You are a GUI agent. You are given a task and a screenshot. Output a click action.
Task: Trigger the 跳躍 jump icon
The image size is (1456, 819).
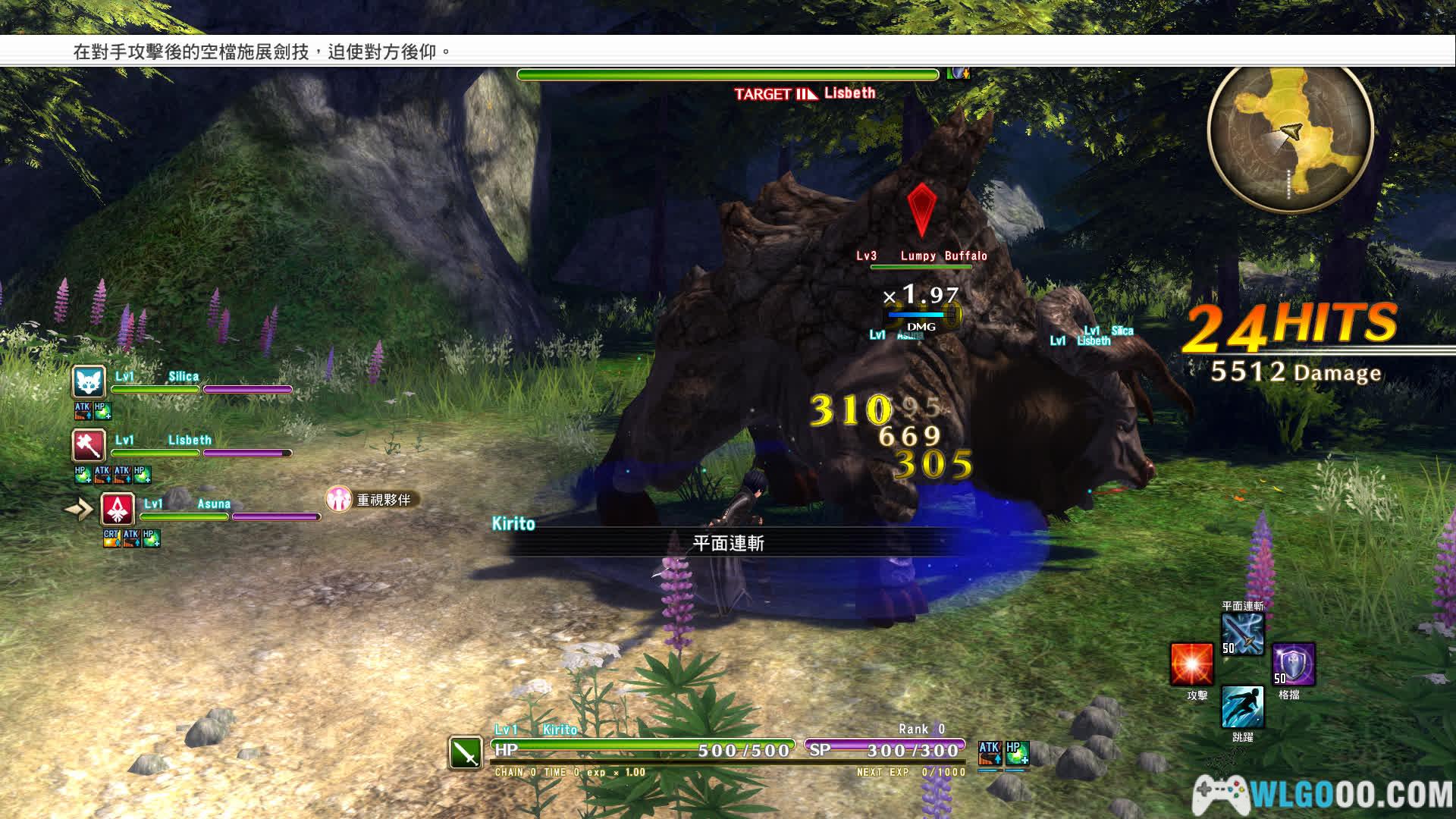pos(1242,707)
